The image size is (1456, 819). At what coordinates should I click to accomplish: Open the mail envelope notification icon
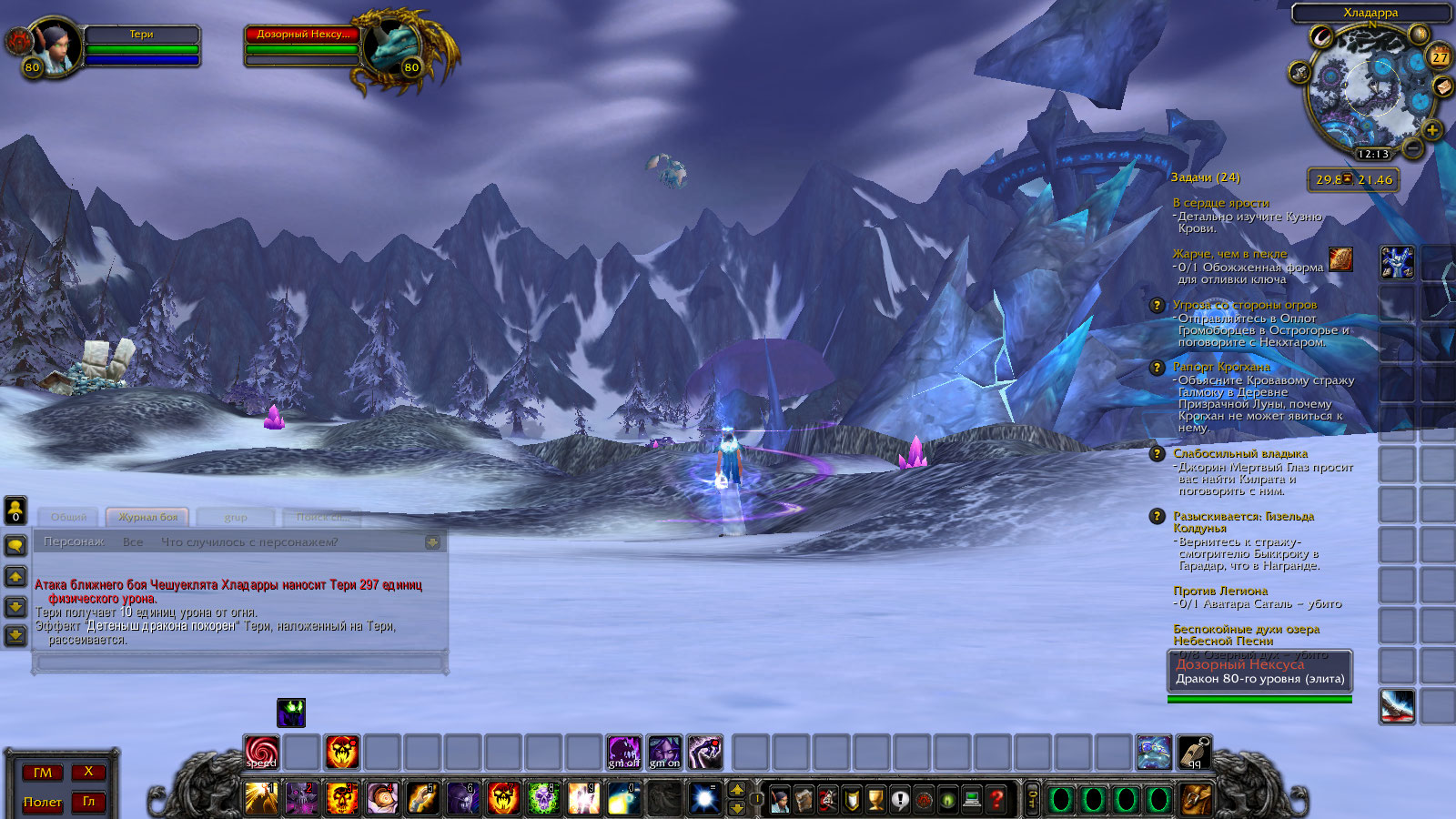(1442, 86)
